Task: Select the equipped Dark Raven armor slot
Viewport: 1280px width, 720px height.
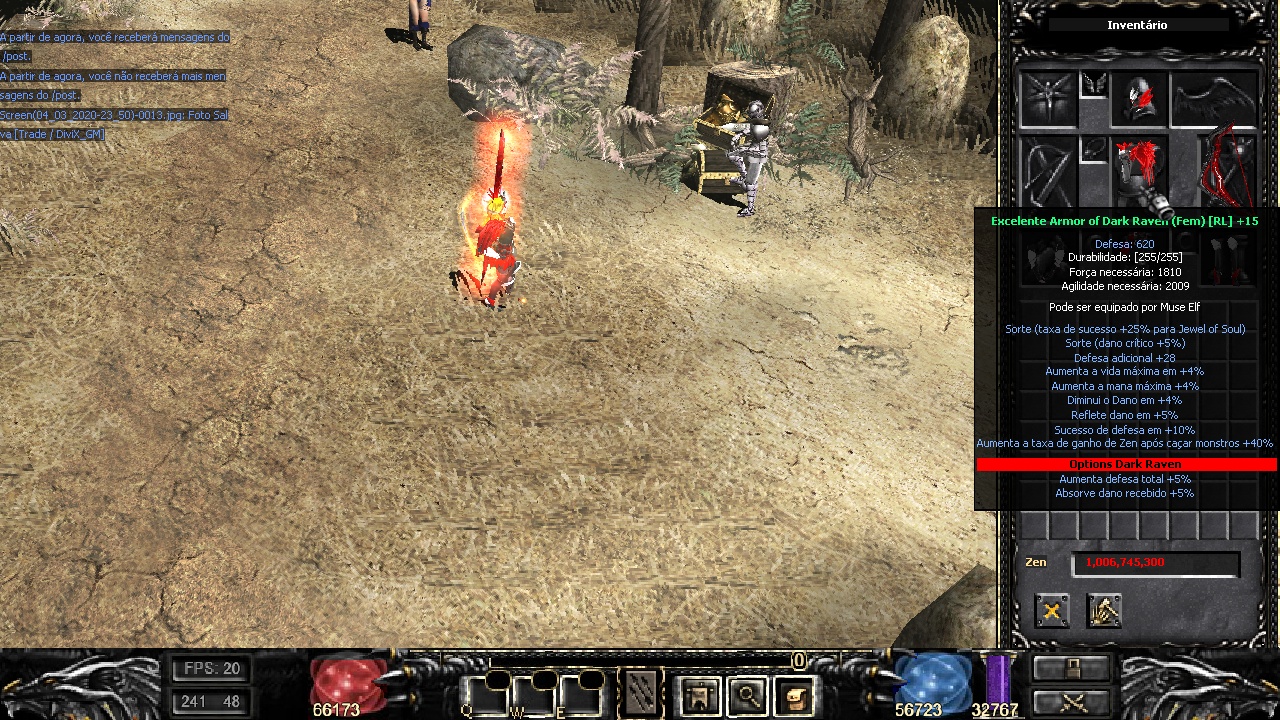Action: coord(1139,168)
